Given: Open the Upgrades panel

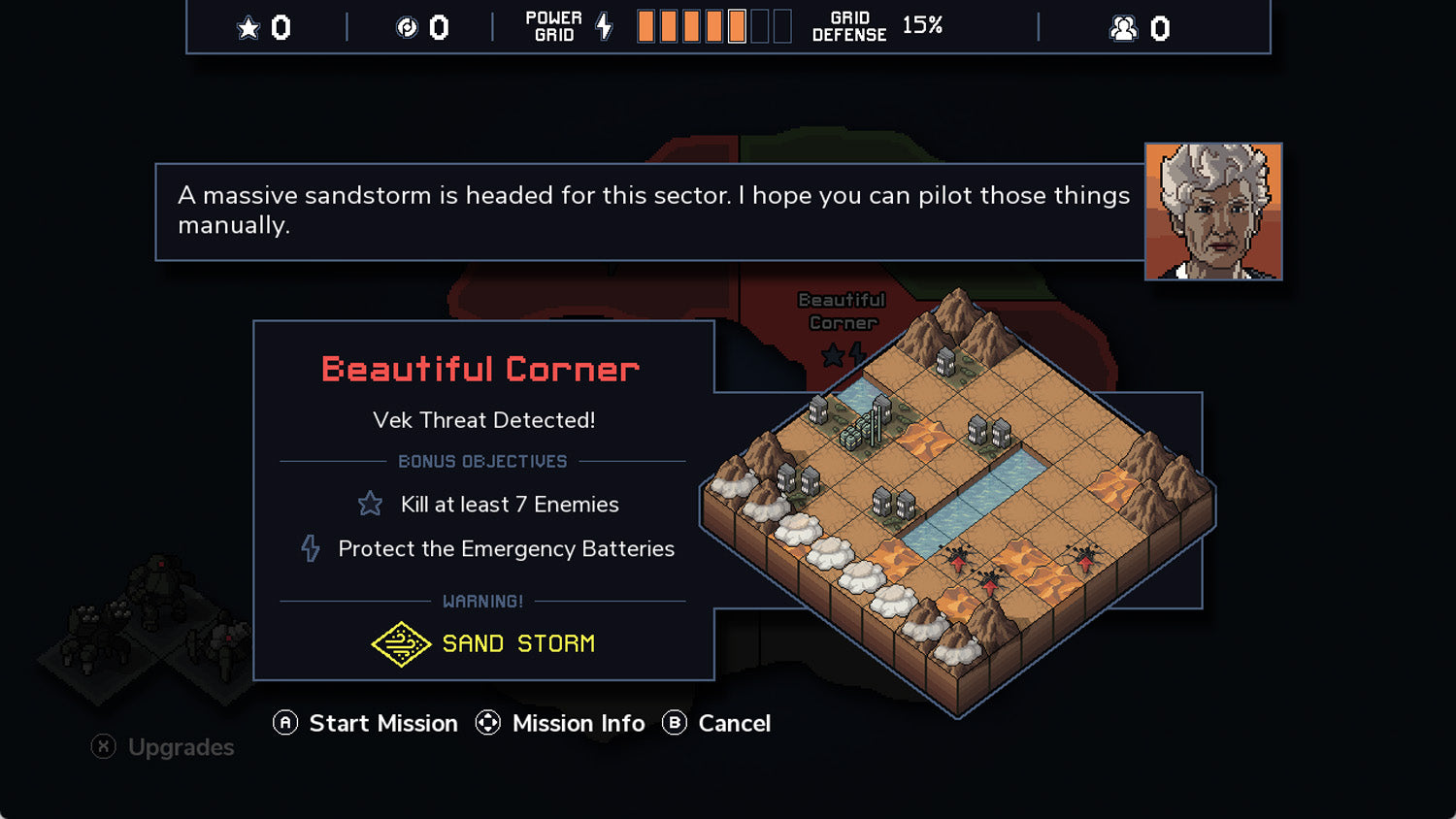Looking at the screenshot, I should point(181,747).
